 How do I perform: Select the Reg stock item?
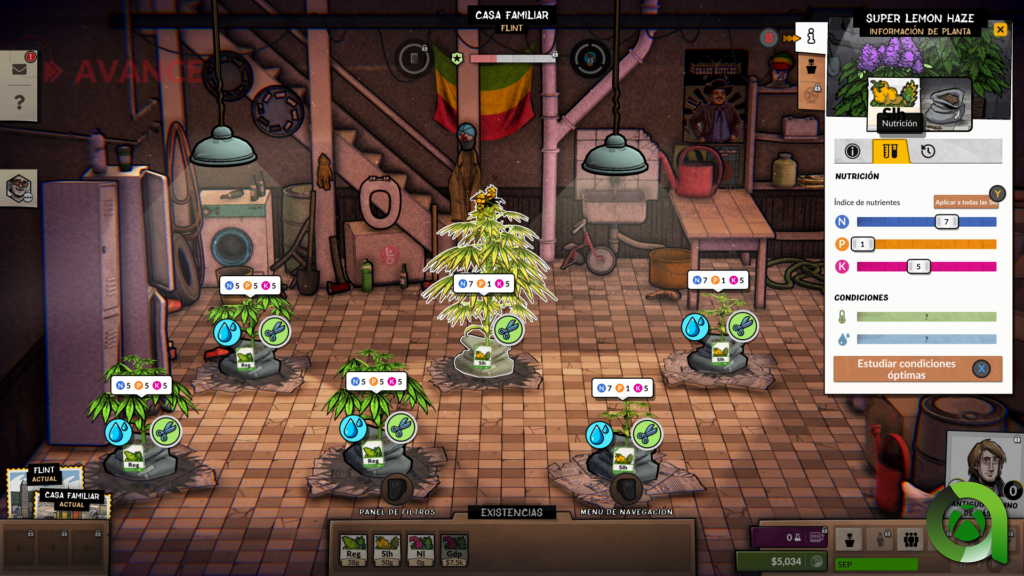(x=353, y=548)
